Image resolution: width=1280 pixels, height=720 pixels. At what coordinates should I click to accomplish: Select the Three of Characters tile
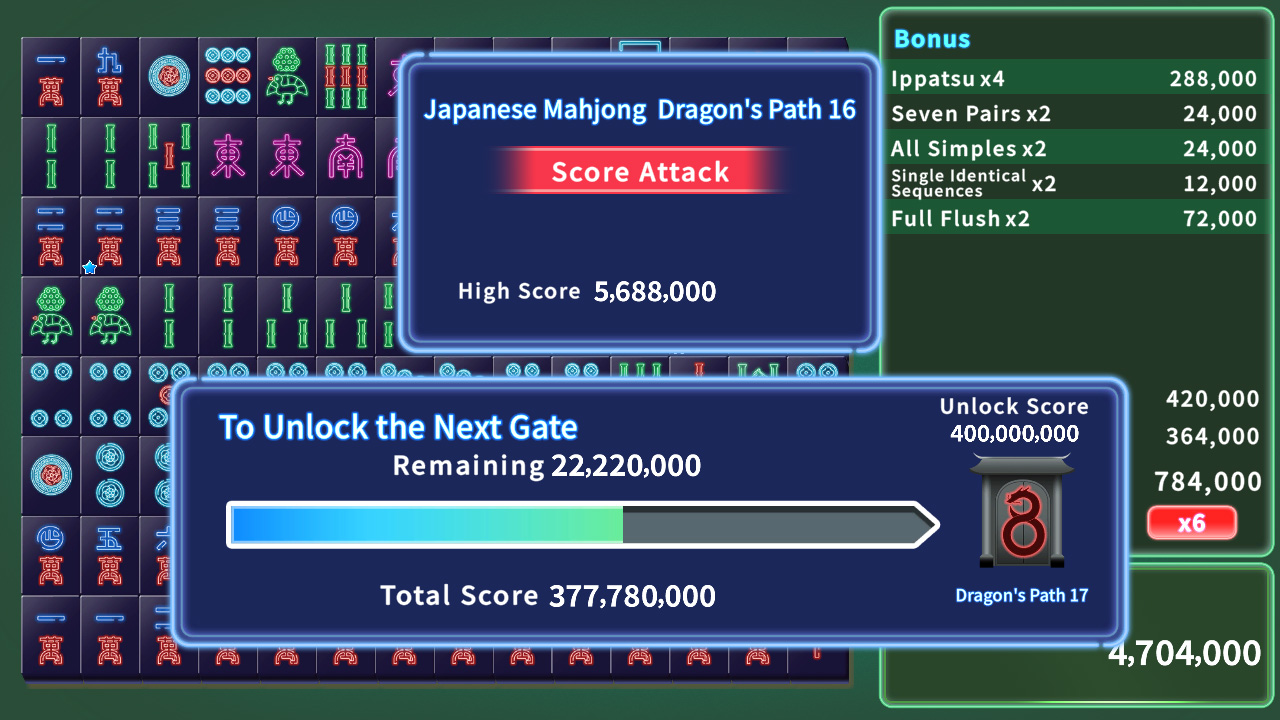point(169,236)
